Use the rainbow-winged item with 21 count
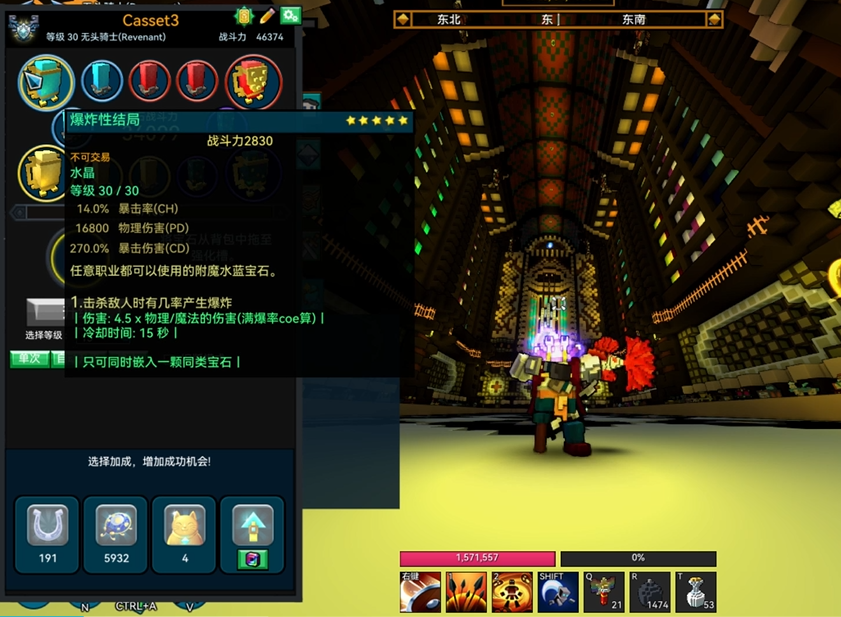Image resolution: width=841 pixels, height=617 pixels. [x=604, y=592]
